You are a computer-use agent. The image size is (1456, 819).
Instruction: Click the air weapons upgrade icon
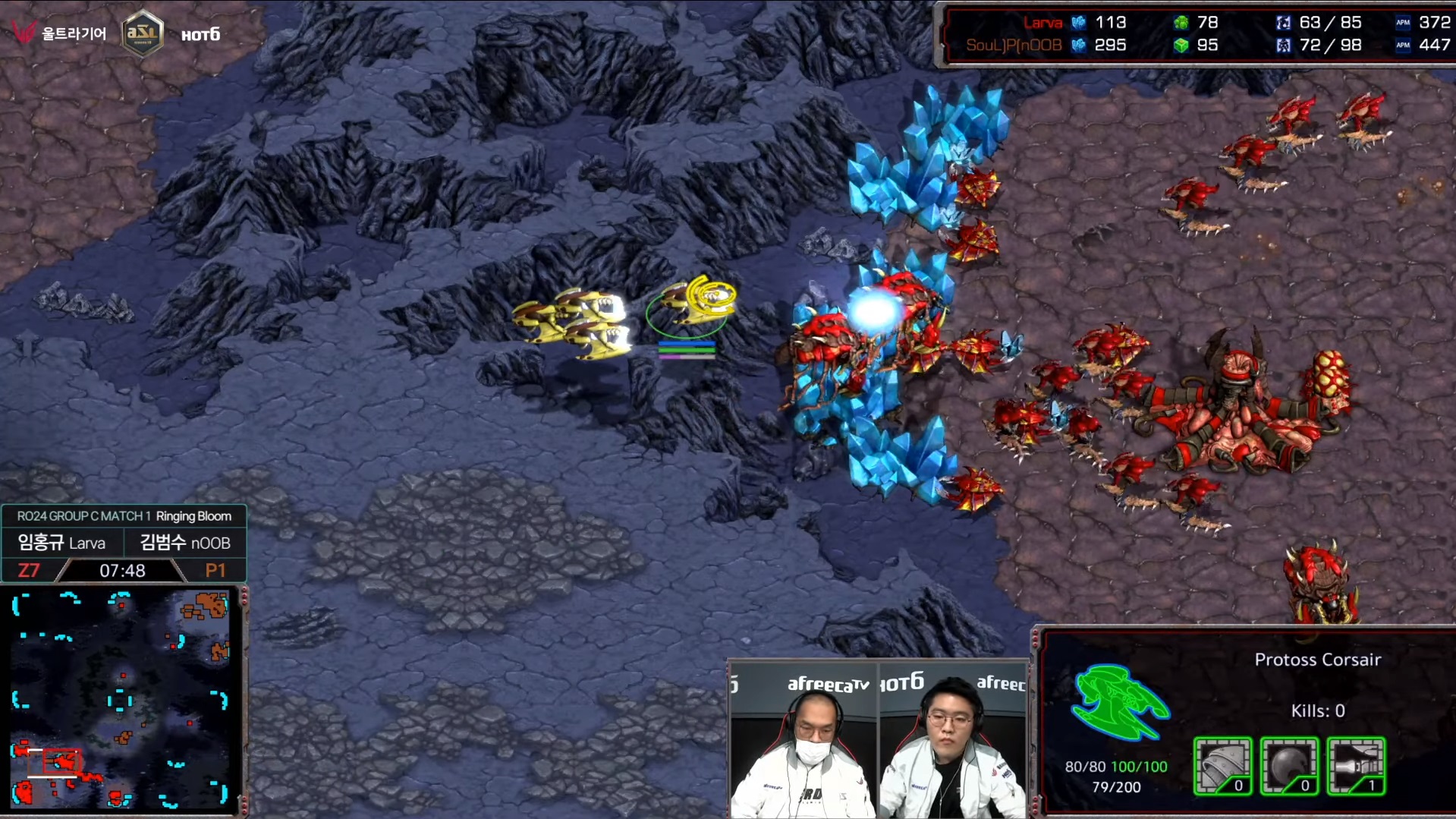coord(1356,766)
